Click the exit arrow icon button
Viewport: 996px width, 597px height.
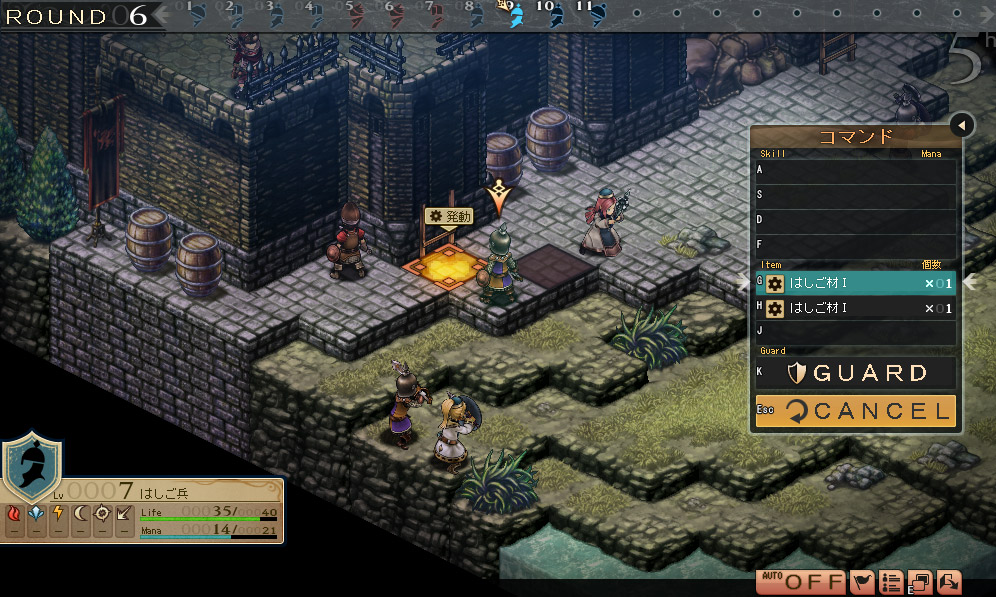coord(948,581)
